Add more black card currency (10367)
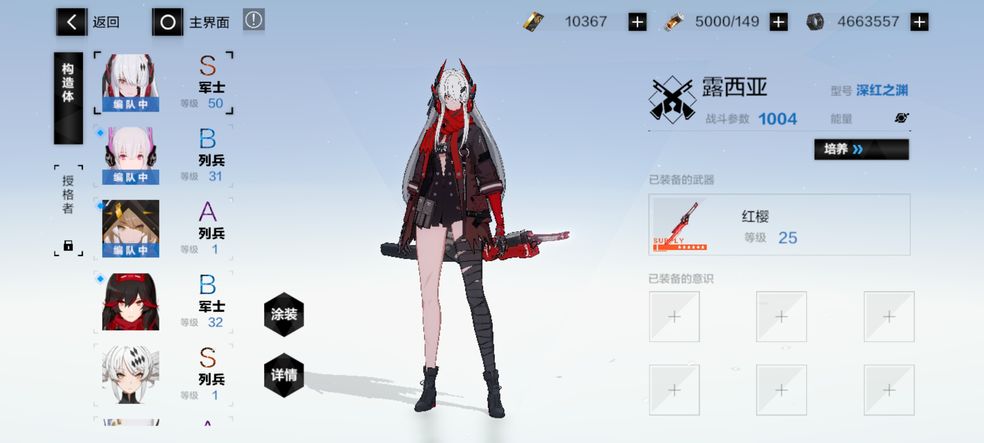Viewport: 984px width, 443px height. point(637,22)
